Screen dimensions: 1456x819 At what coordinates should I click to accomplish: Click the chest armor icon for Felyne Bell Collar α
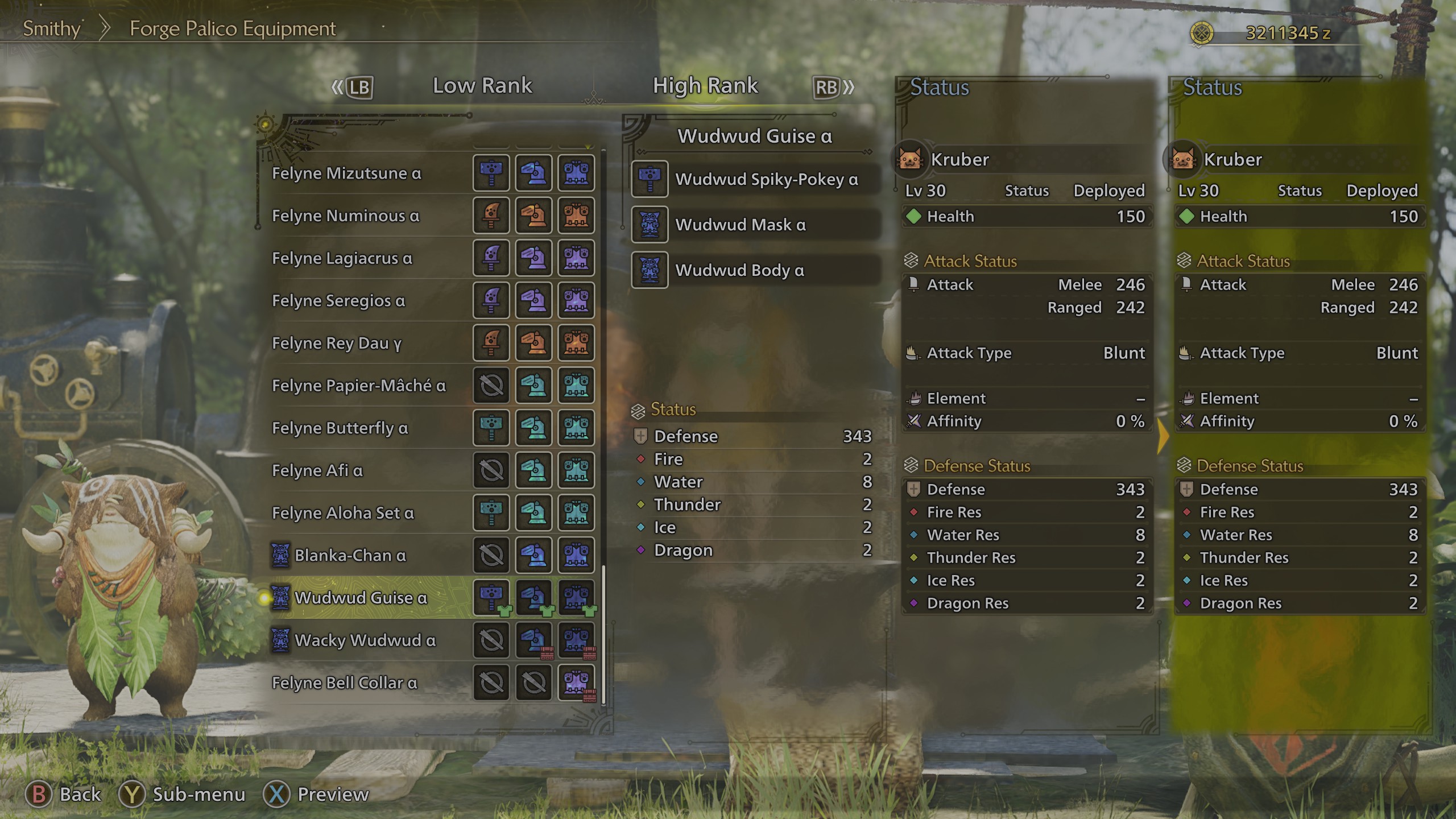(576, 682)
